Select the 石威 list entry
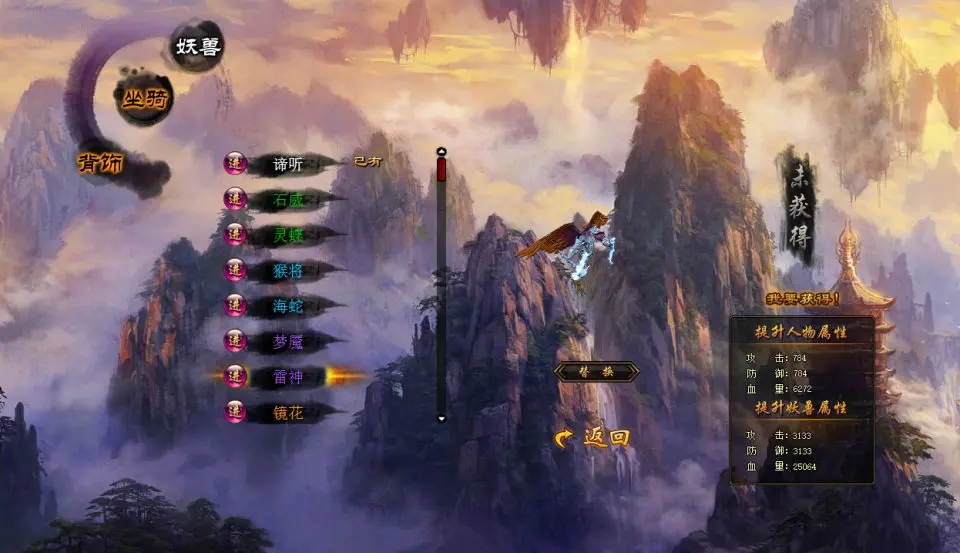The image size is (960, 553). 288,200
